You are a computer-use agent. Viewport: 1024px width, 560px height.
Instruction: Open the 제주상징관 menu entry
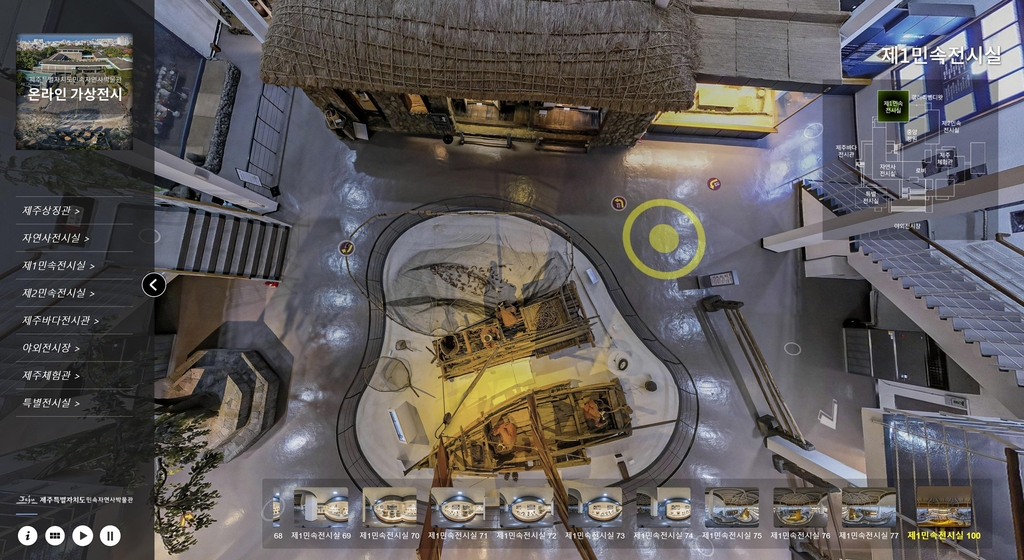click(51, 211)
